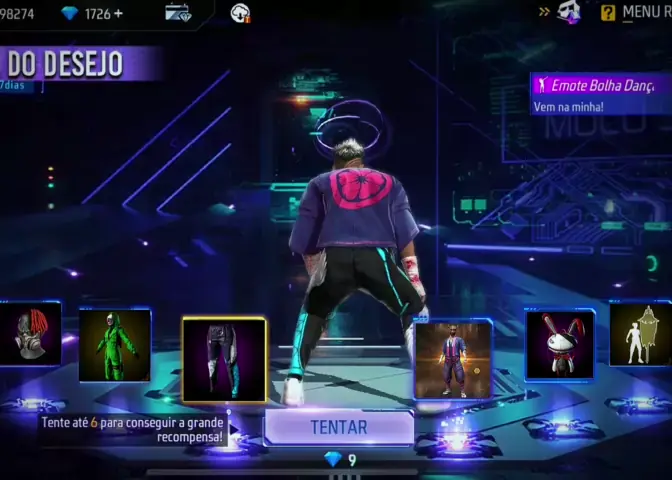Open the voucher ticket icon
Image resolution: width=672 pixels, height=480 pixels.
178,13
